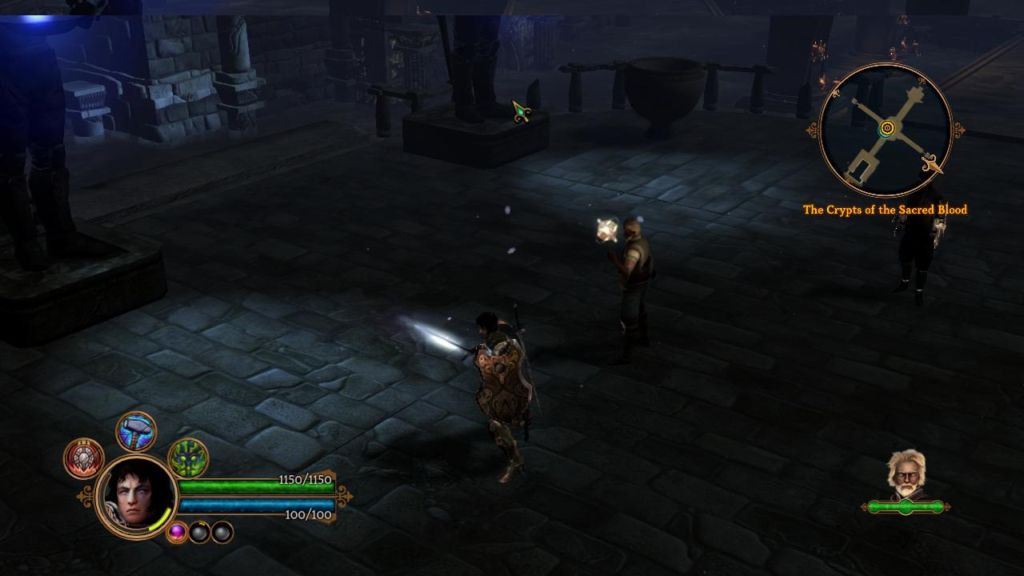Use the red shield ability
Screen dimensions: 1024x576
coord(84,458)
